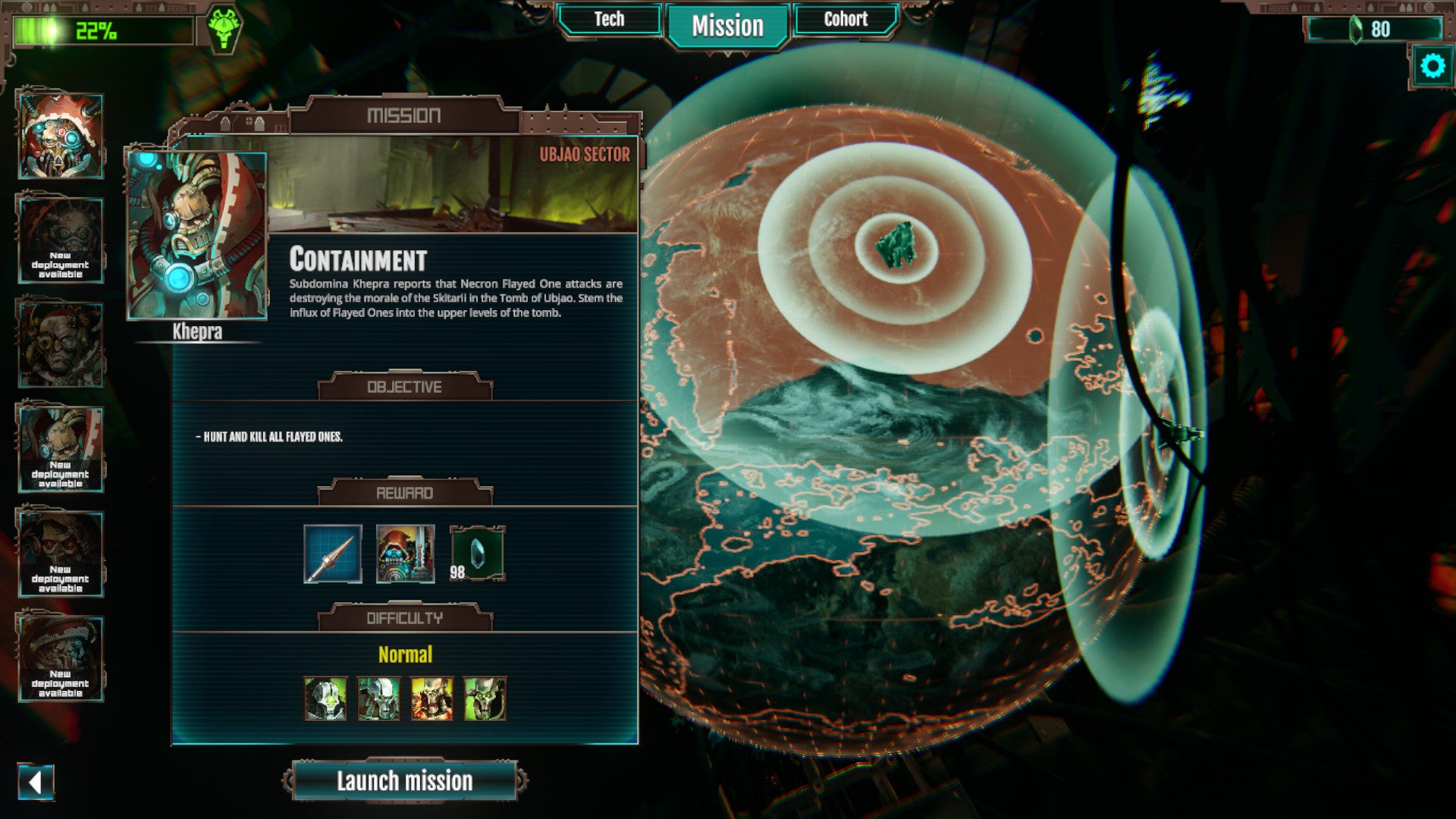The width and height of the screenshot is (1456, 819).
Task: Open settings with the gear icon
Action: [1432, 67]
